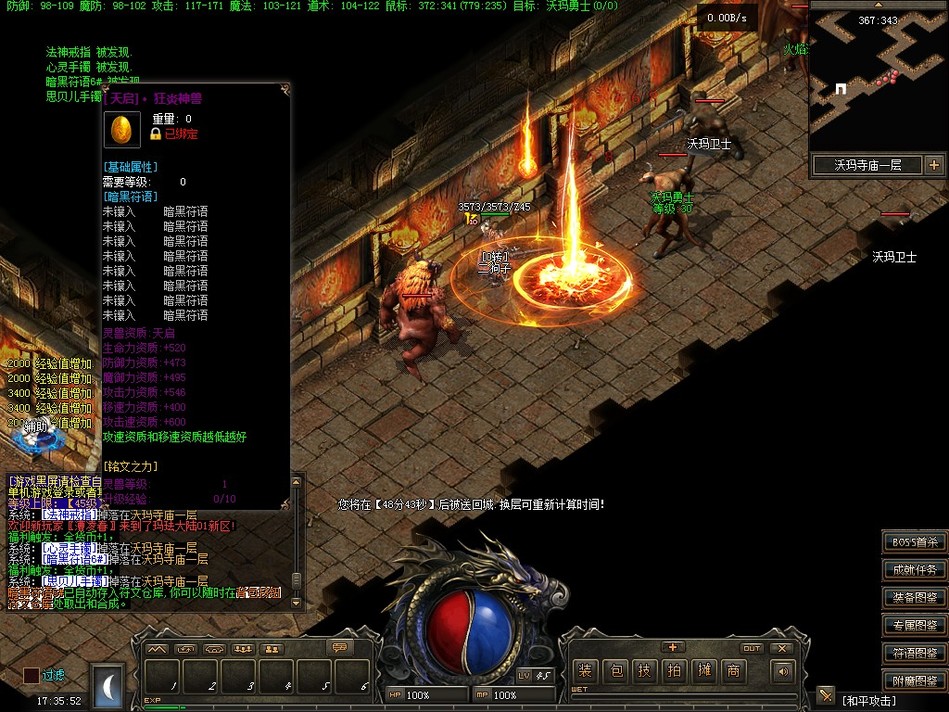Open the 附魔图鉴 enchant codex
This screenshot has height=712, width=949.
click(914, 681)
